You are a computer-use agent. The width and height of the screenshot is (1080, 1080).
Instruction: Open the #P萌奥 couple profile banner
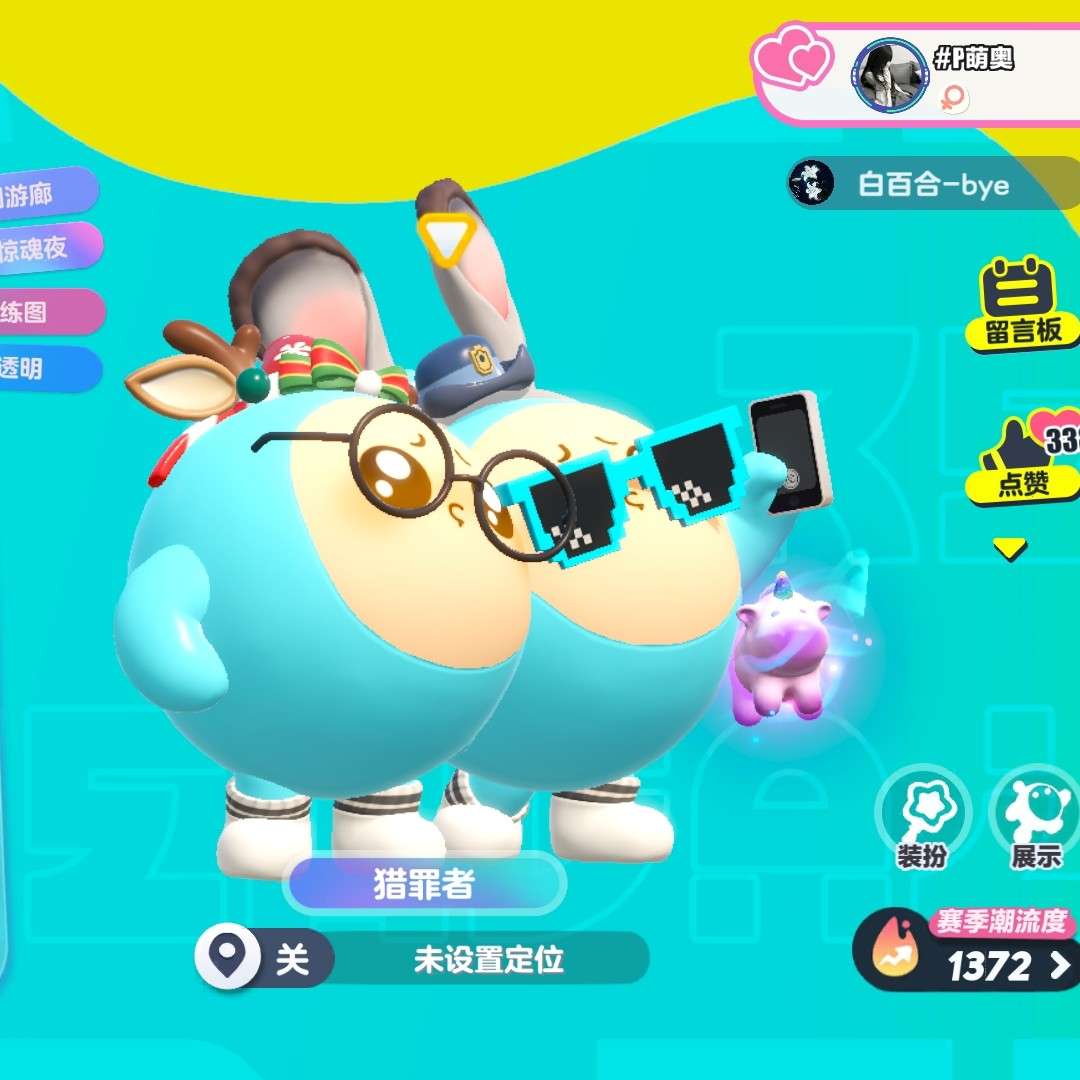[960, 75]
